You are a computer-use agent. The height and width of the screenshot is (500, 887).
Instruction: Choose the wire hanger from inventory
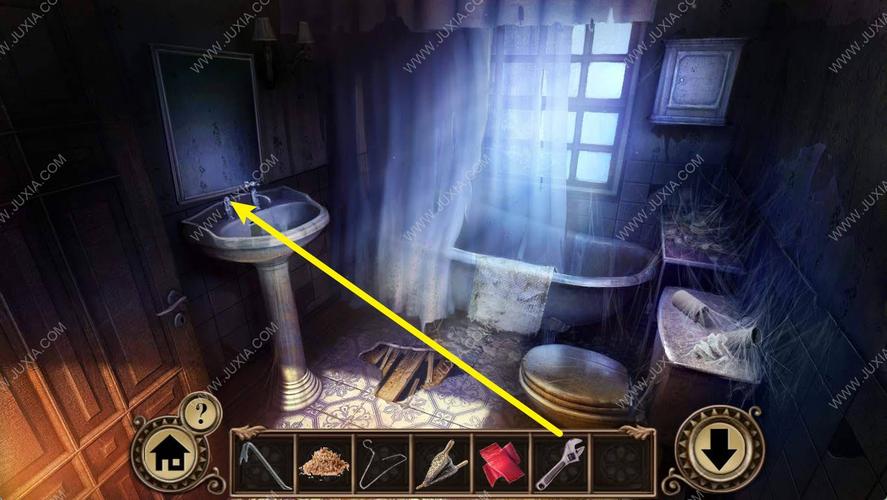[382, 464]
